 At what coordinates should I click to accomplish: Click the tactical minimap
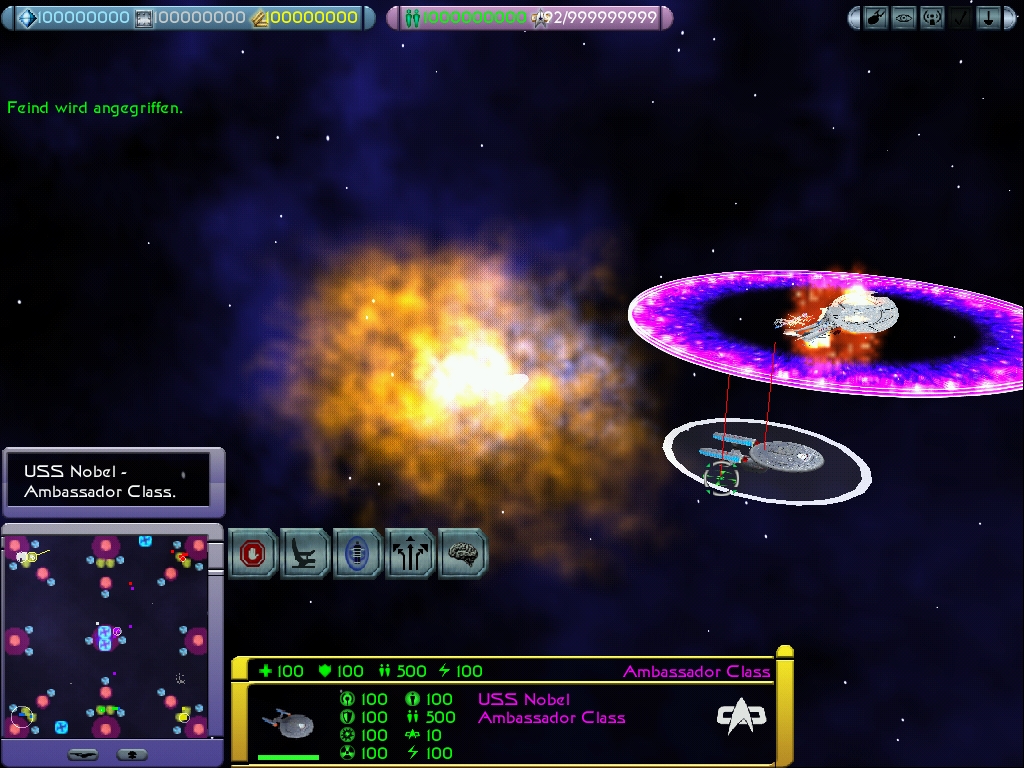click(x=105, y=635)
